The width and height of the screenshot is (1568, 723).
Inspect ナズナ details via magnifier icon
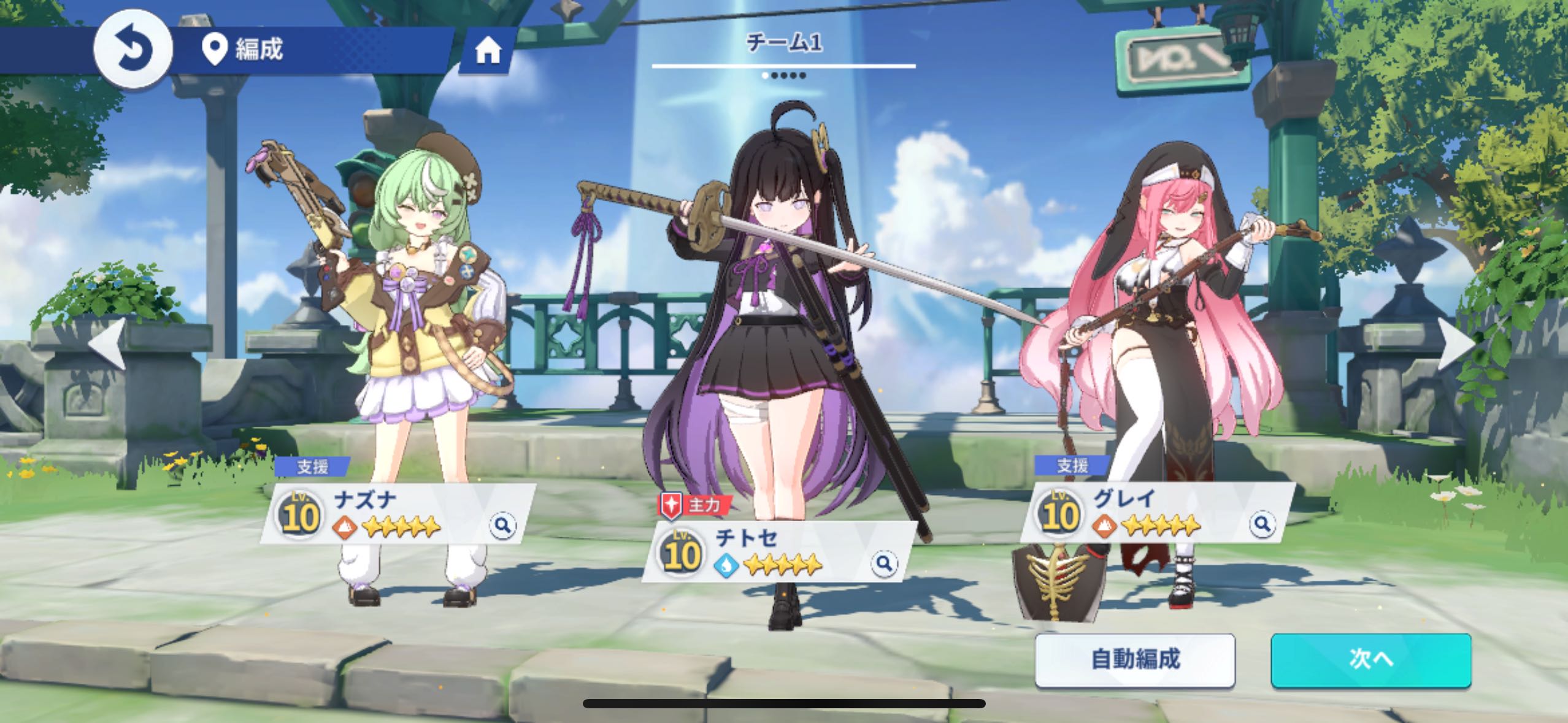pos(502,526)
